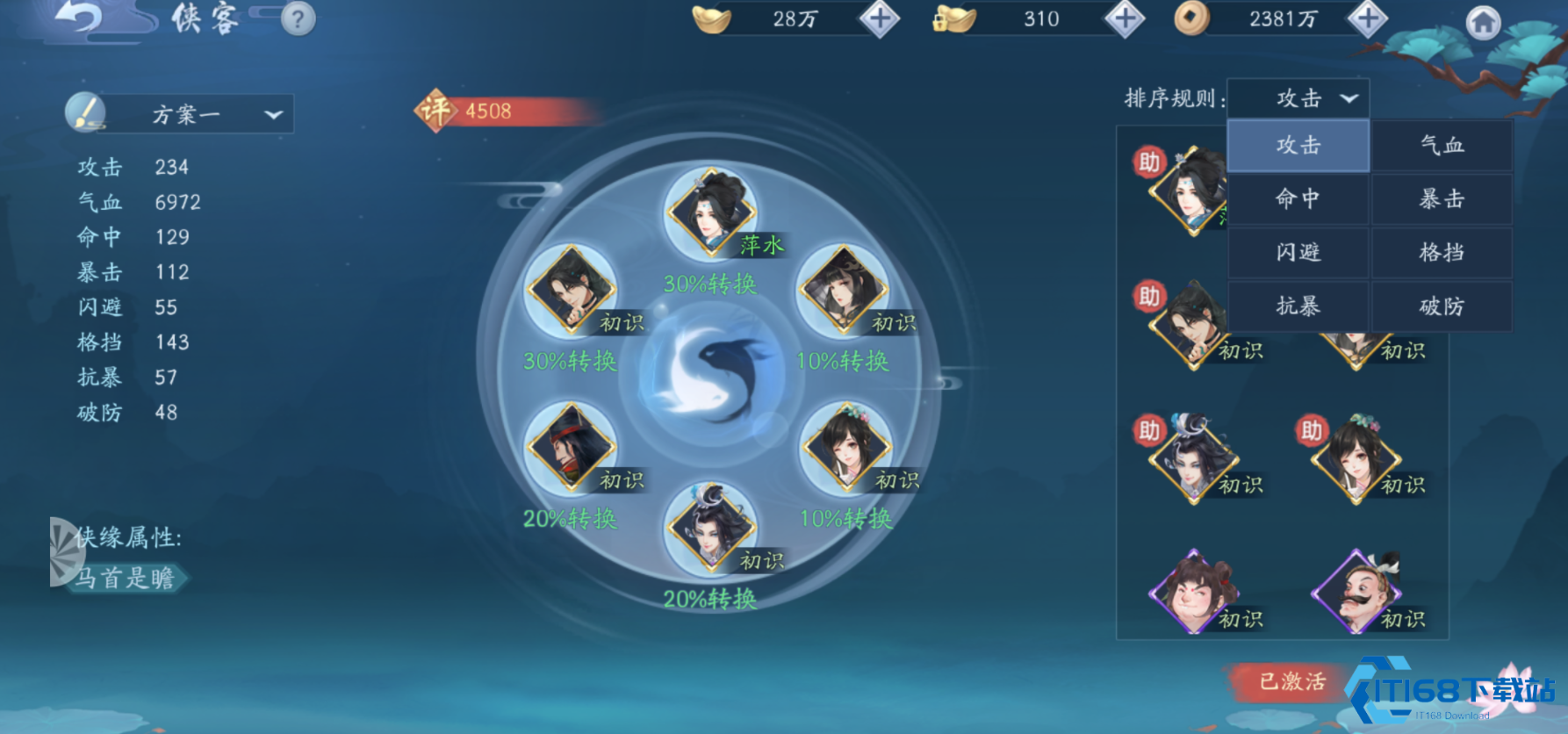Pick the 闪避 sort option
This screenshot has height=734, width=1568.
coord(1298,253)
